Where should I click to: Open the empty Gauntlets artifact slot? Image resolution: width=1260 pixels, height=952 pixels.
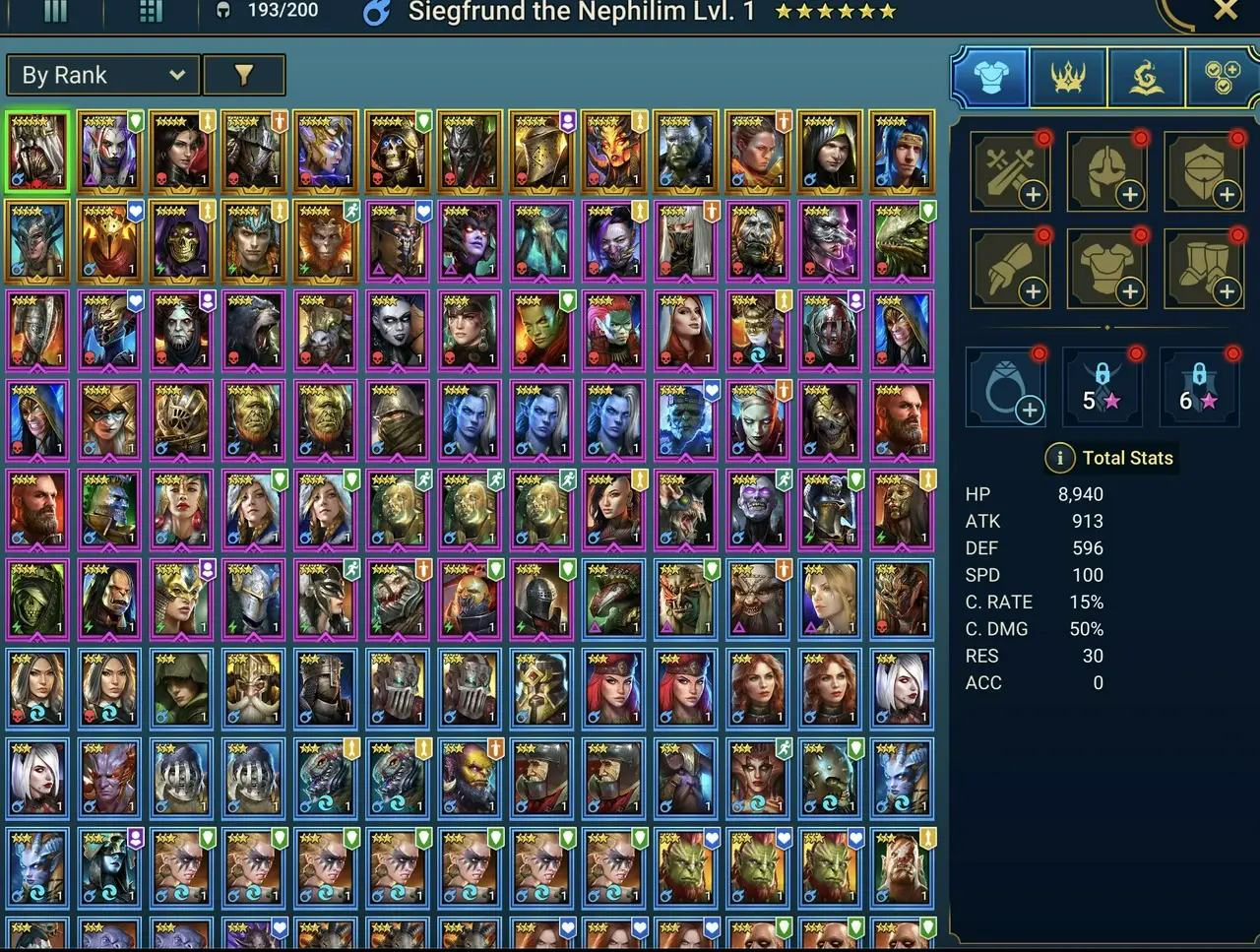(x=1010, y=269)
